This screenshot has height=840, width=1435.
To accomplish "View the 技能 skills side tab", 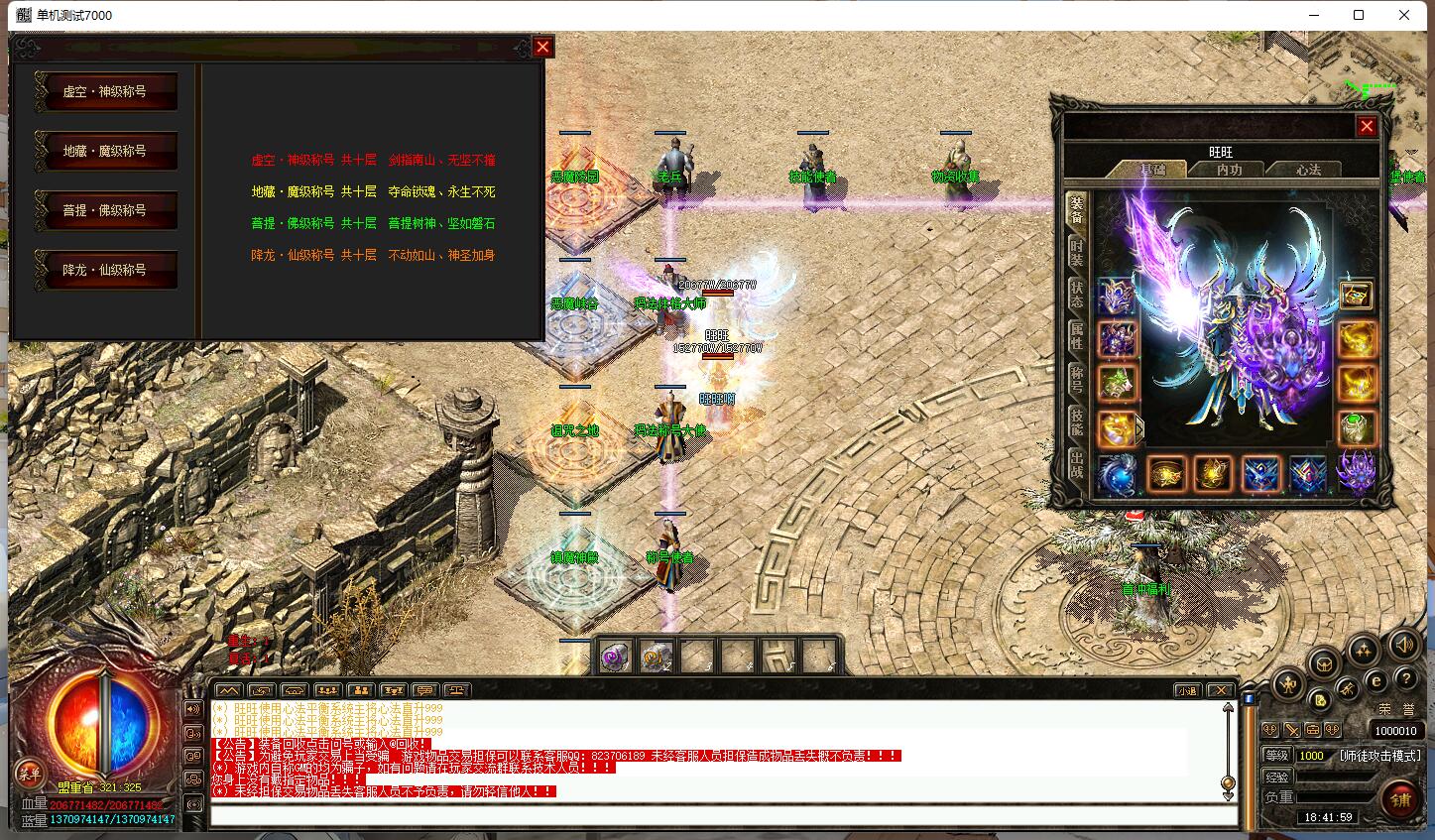I will pyautogui.click(x=1077, y=420).
